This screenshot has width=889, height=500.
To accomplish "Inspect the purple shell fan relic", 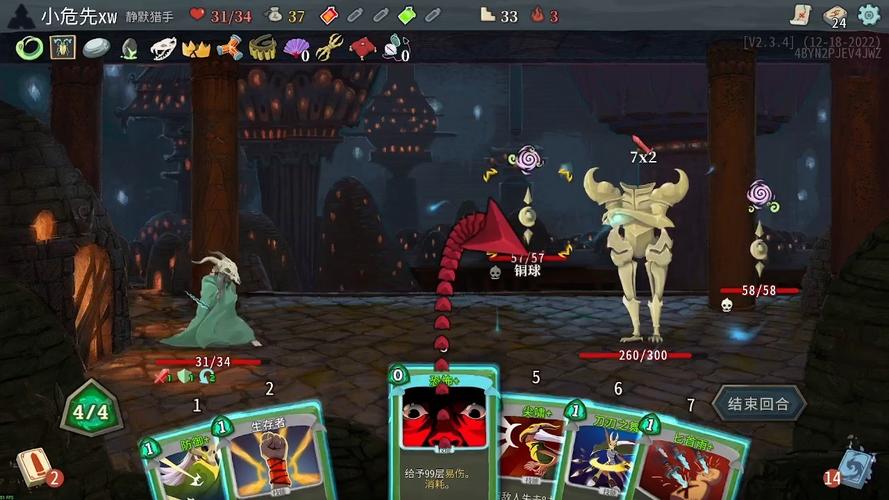I will pyautogui.click(x=297, y=47).
